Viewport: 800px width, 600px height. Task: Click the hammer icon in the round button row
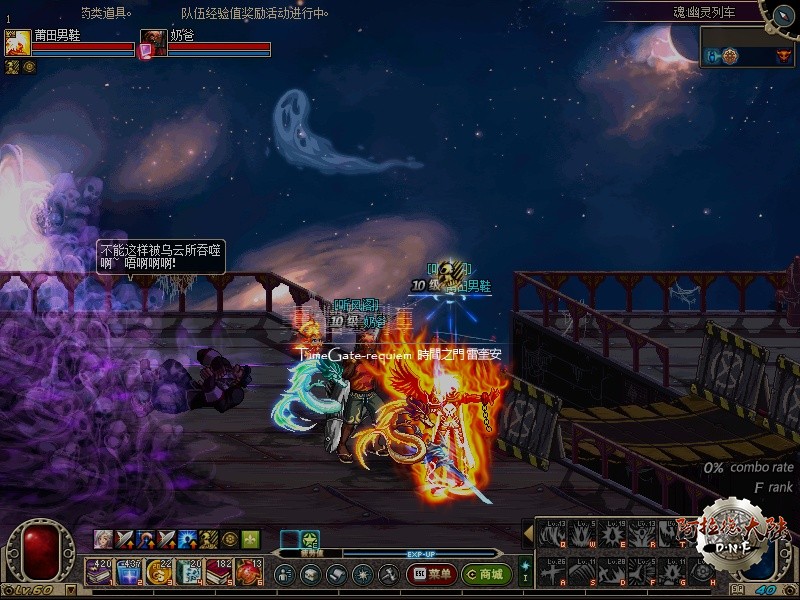point(388,575)
